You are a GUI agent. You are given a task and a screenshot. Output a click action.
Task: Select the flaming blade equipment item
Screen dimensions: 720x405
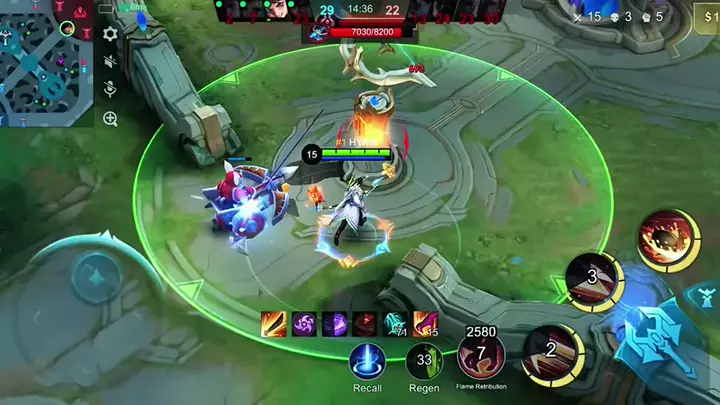[273, 323]
